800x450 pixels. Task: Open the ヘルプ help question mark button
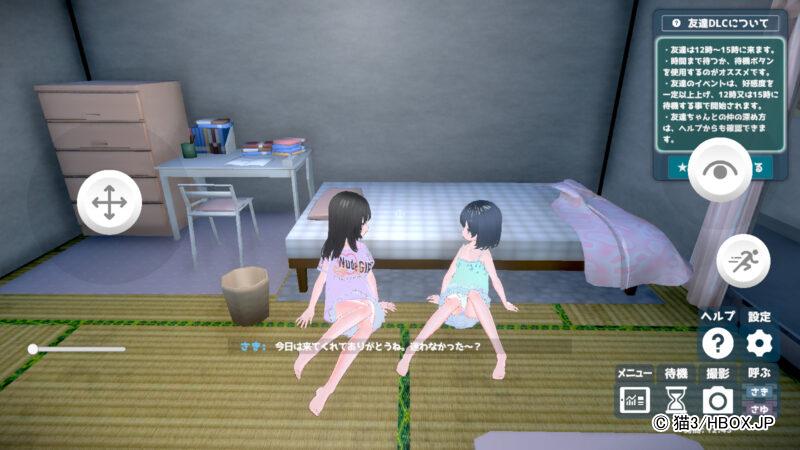coord(717,344)
